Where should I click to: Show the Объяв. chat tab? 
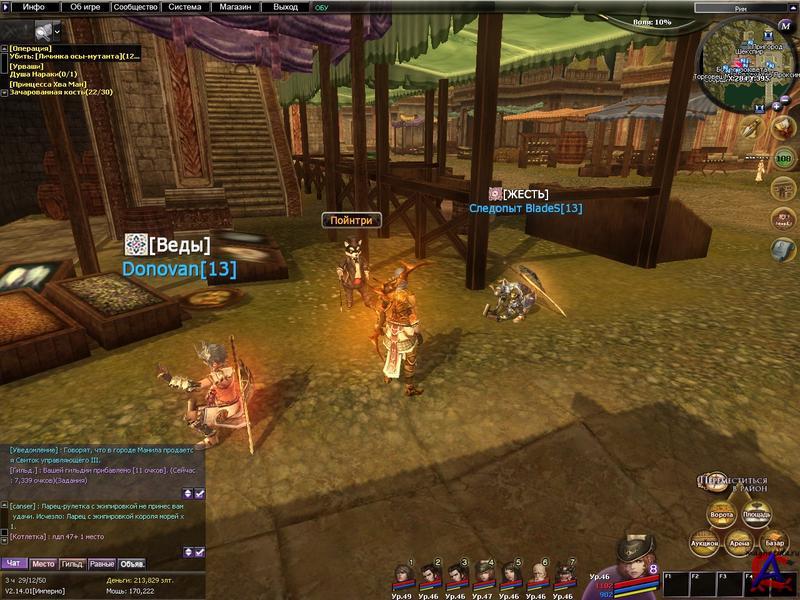[x=132, y=564]
